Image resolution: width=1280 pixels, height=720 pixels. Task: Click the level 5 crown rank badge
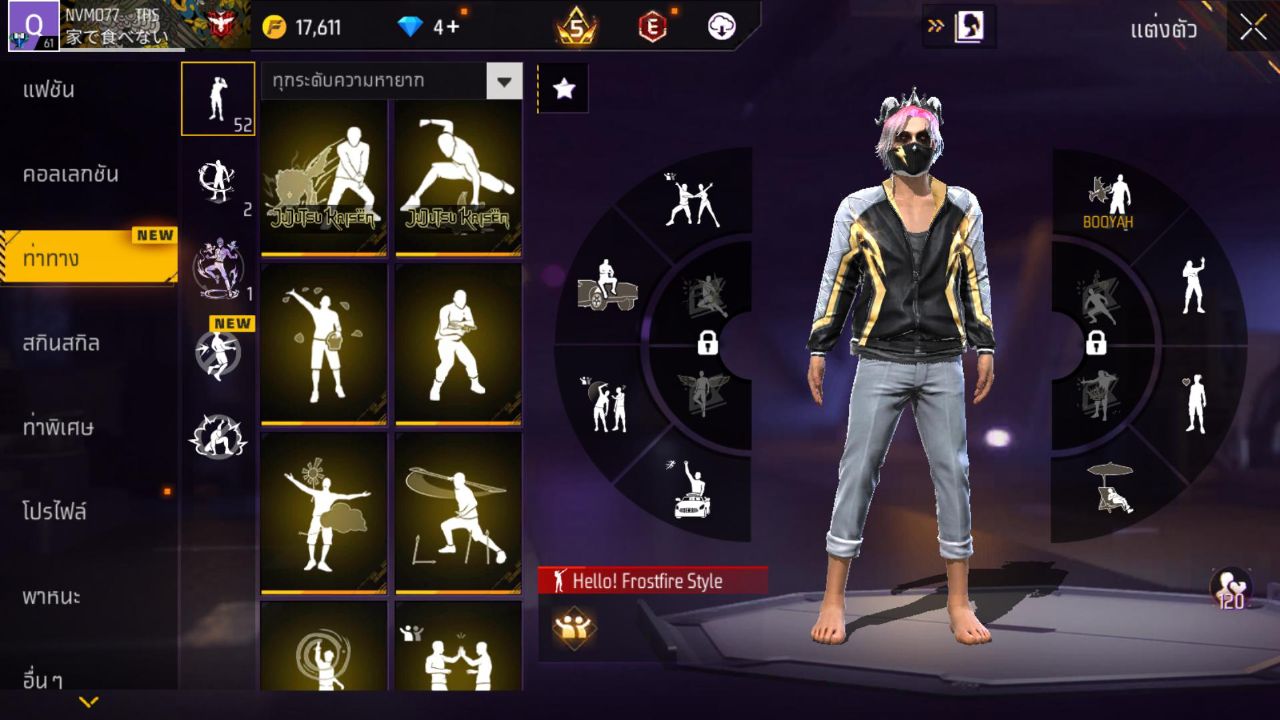click(x=578, y=28)
